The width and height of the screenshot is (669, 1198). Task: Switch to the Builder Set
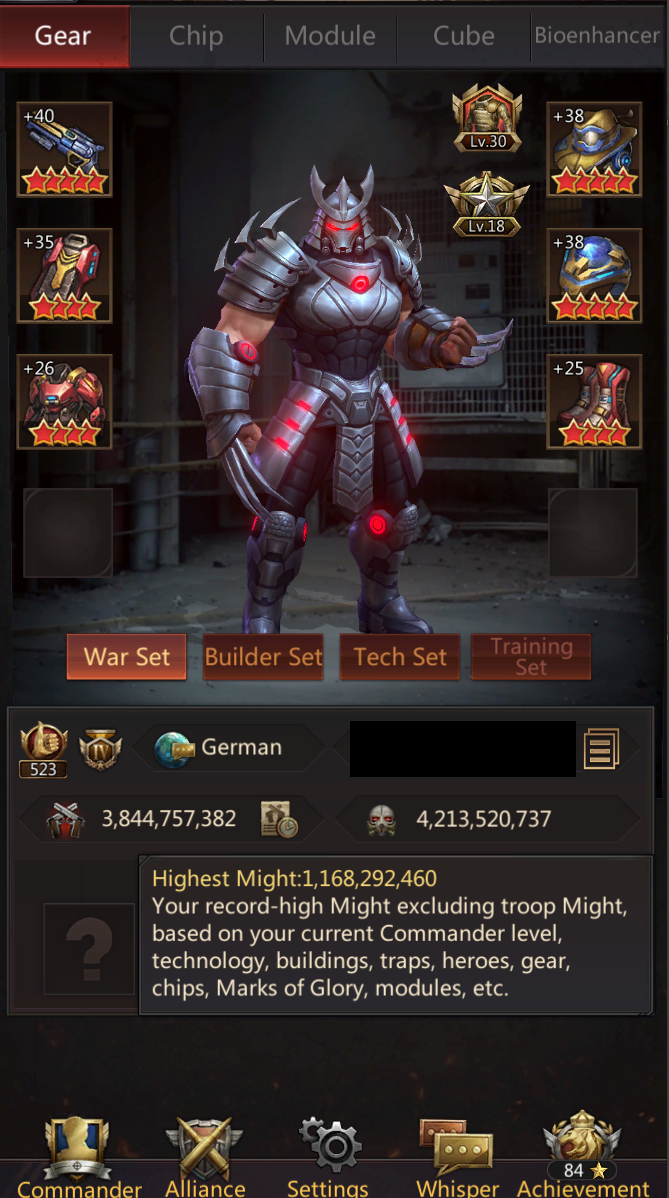263,657
